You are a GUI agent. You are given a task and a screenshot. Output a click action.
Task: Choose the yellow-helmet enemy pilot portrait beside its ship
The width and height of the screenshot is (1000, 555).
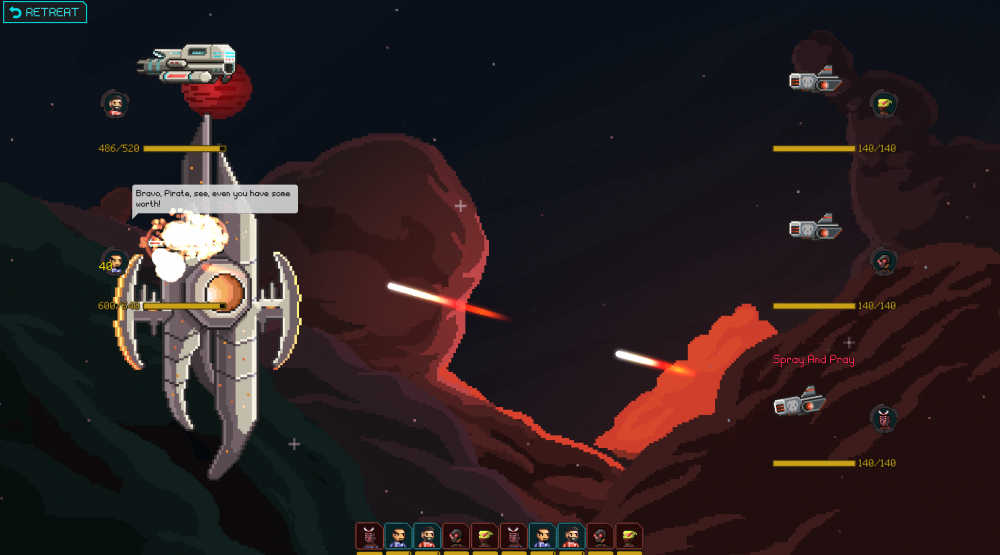pos(882,102)
